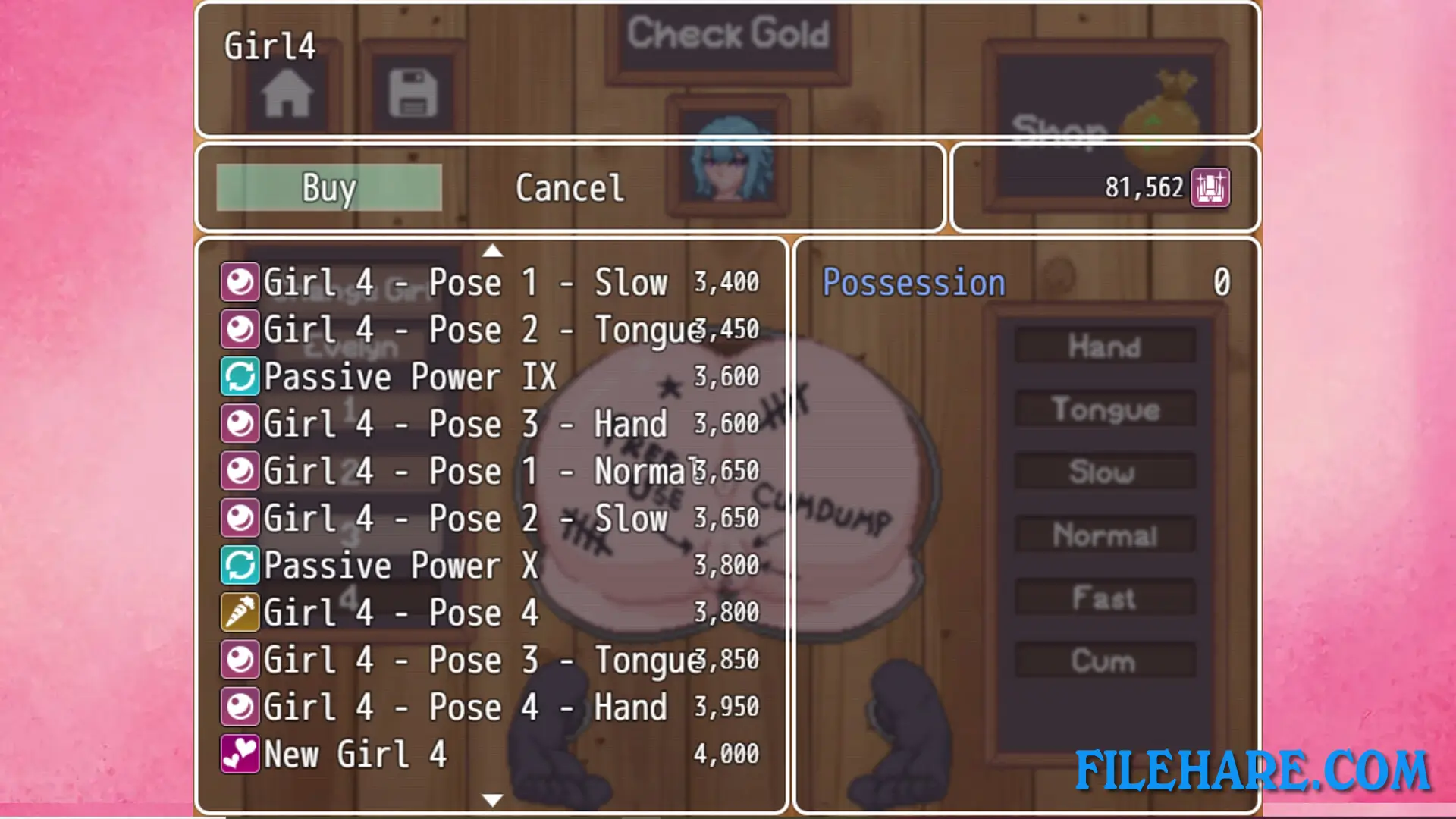
Task: Click the Fast possession setting
Action: click(x=1105, y=598)
